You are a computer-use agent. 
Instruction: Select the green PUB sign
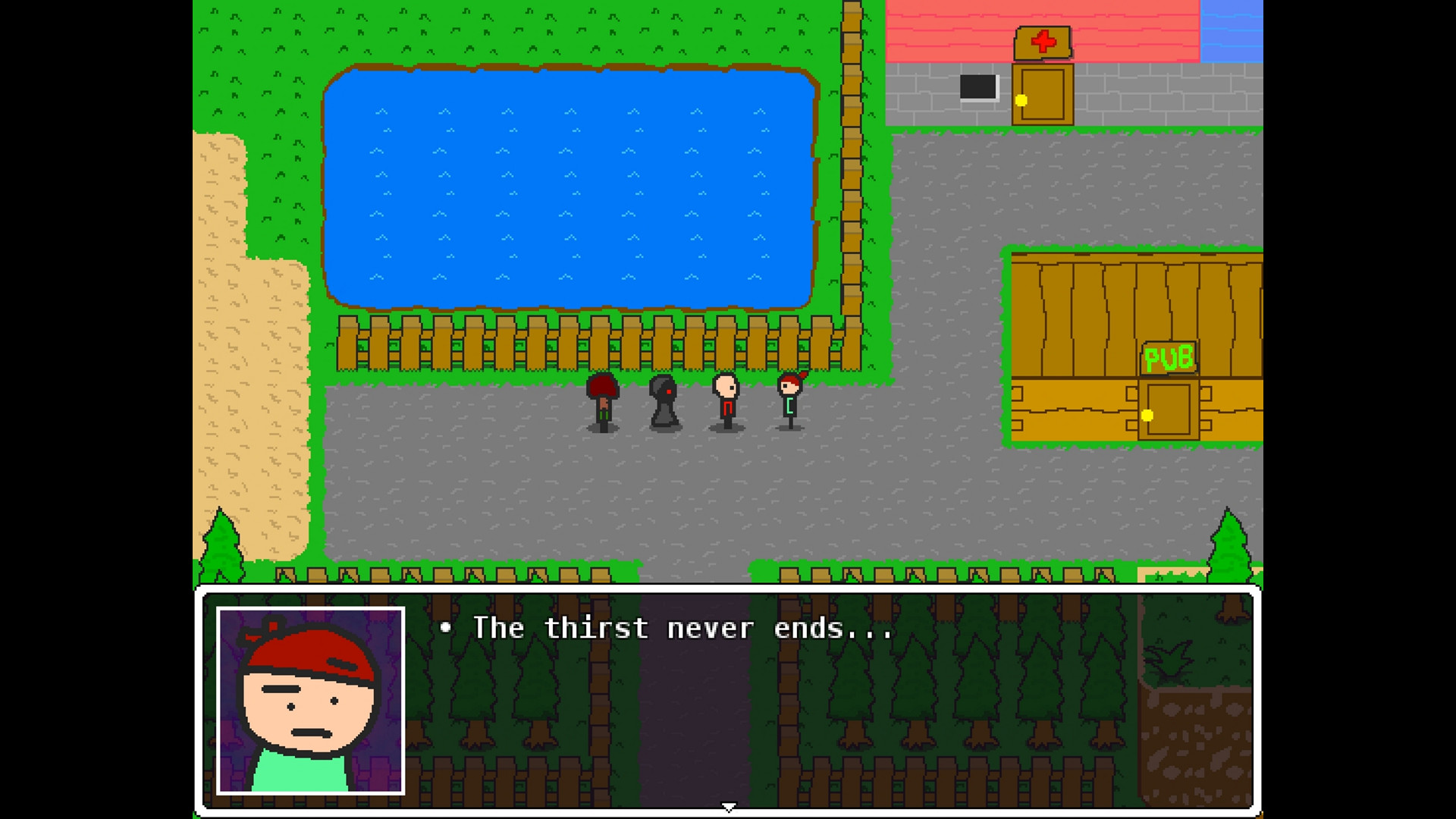[x=1169, y=358]
